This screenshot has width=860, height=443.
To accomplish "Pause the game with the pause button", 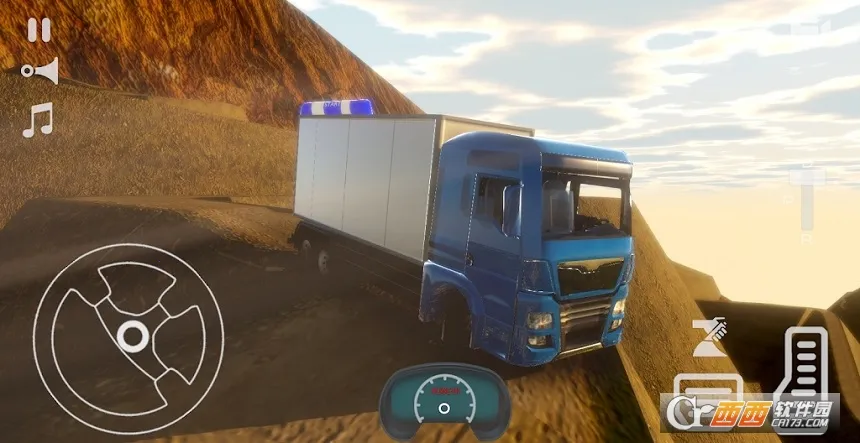I will coord(39,30).
